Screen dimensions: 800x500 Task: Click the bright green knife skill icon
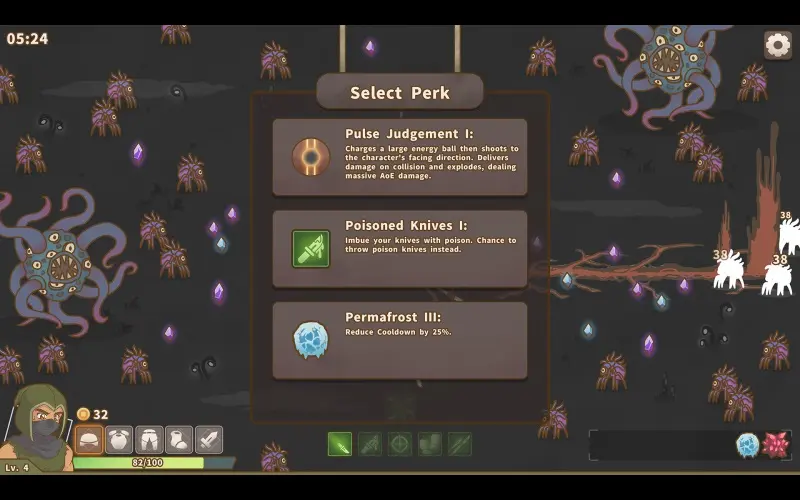point(340,443)
